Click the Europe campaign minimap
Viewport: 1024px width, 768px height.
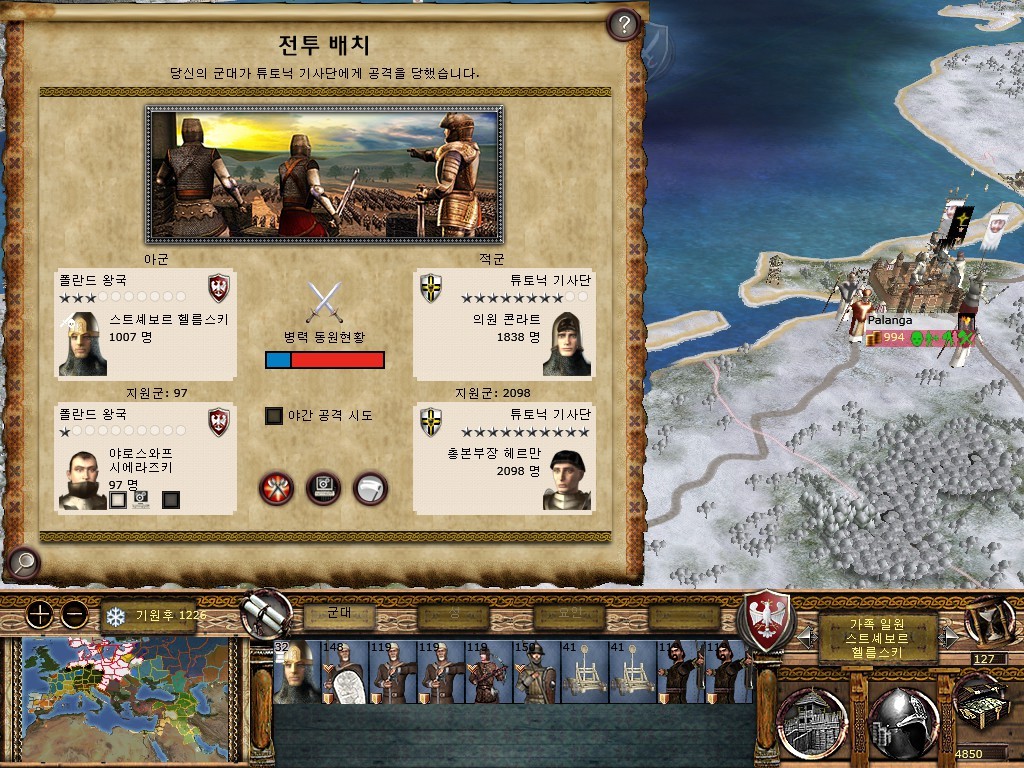(124, 689)
